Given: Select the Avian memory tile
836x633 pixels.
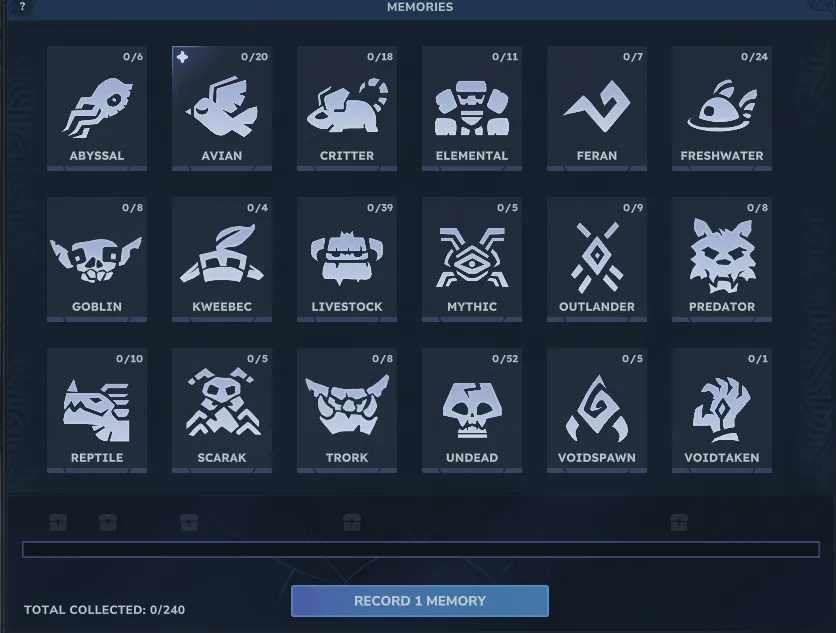Looking at the screenshot, I should coord(222,108).
